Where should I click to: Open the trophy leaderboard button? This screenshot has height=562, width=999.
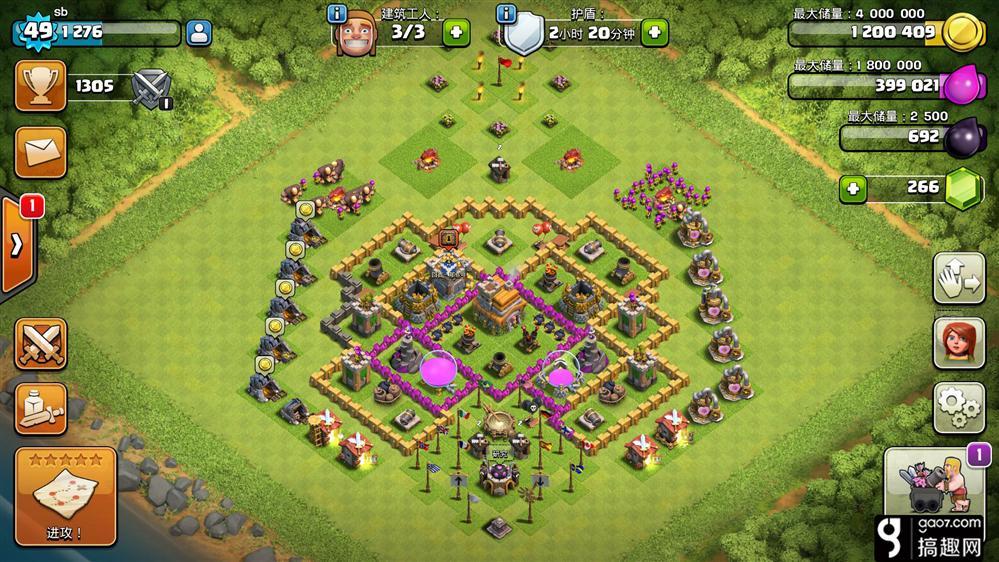point(40,86)
